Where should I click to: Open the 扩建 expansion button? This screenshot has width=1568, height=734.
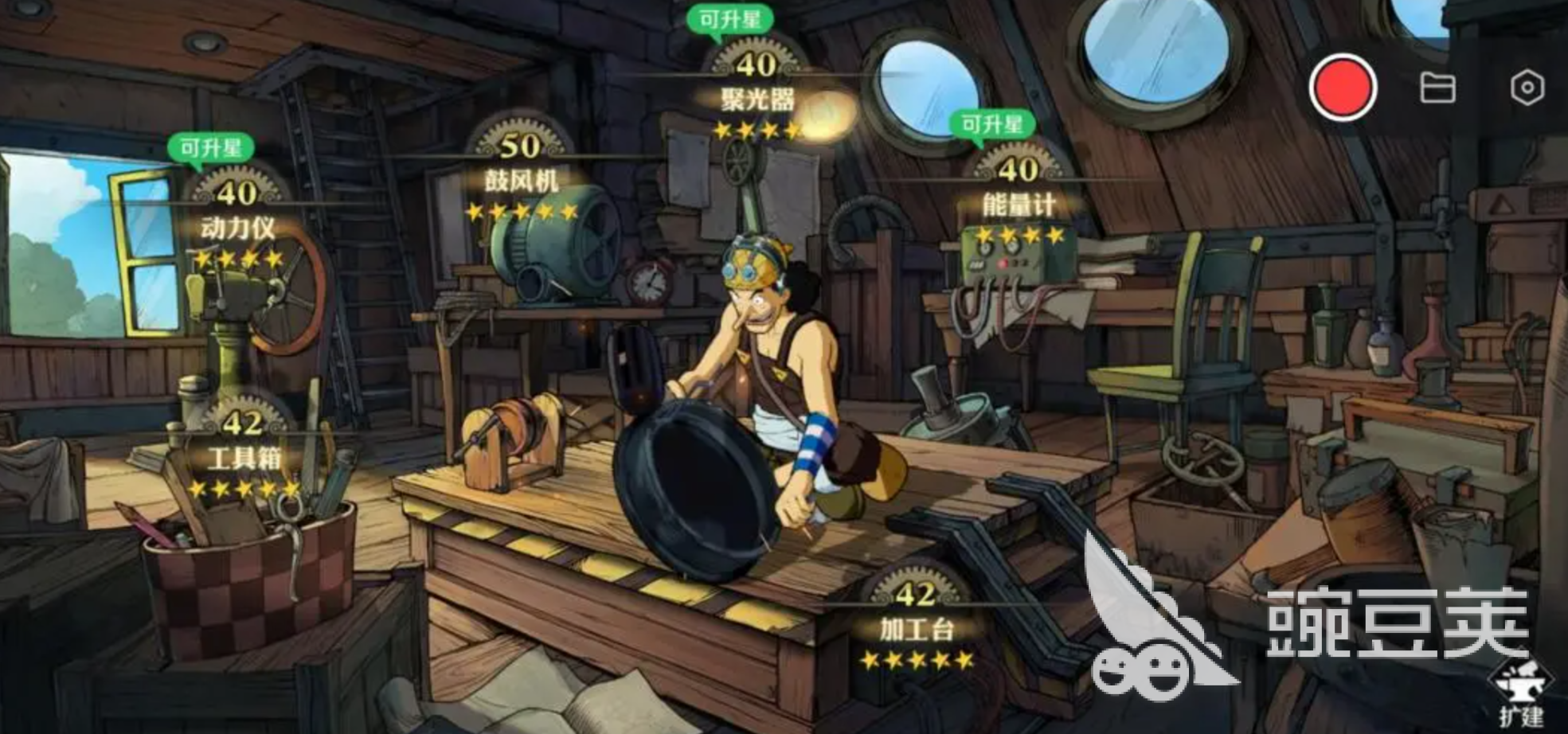[x=1520, y=694]
